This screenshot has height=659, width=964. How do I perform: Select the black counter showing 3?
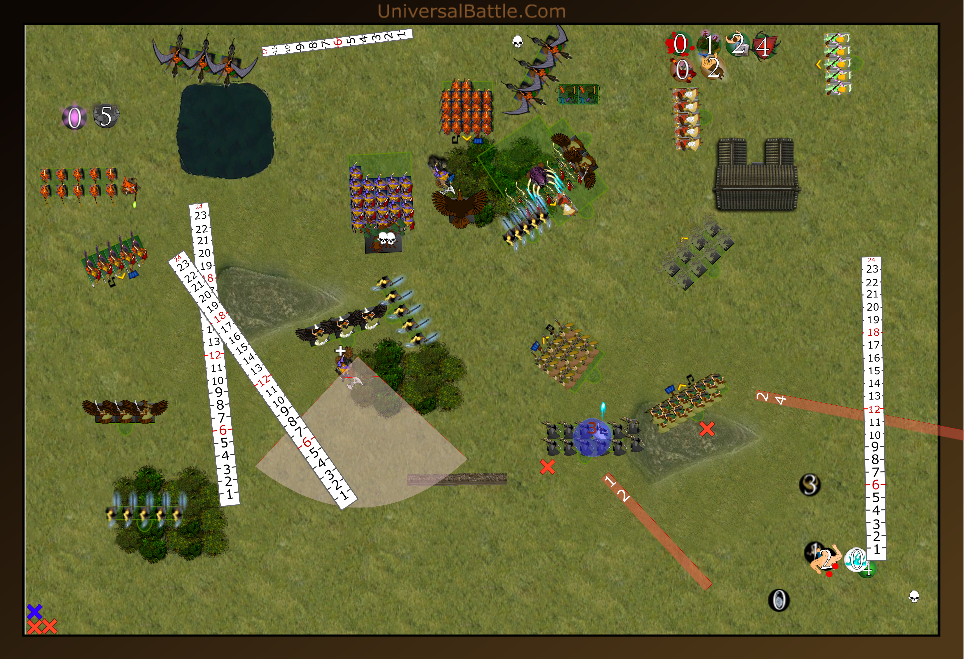click(810, 485)
